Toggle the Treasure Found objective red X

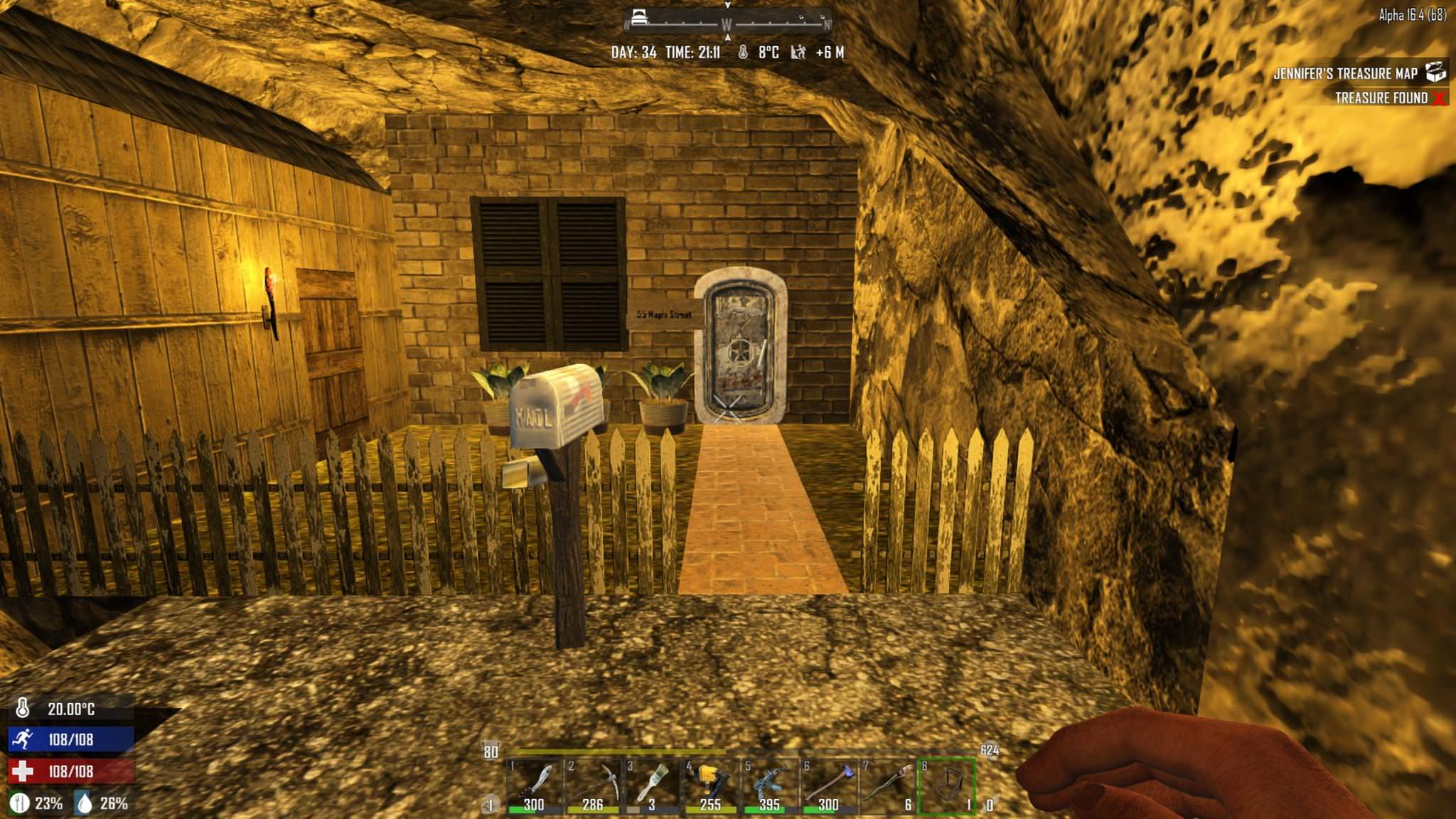pyautogui.click(x=1440, y=100)
